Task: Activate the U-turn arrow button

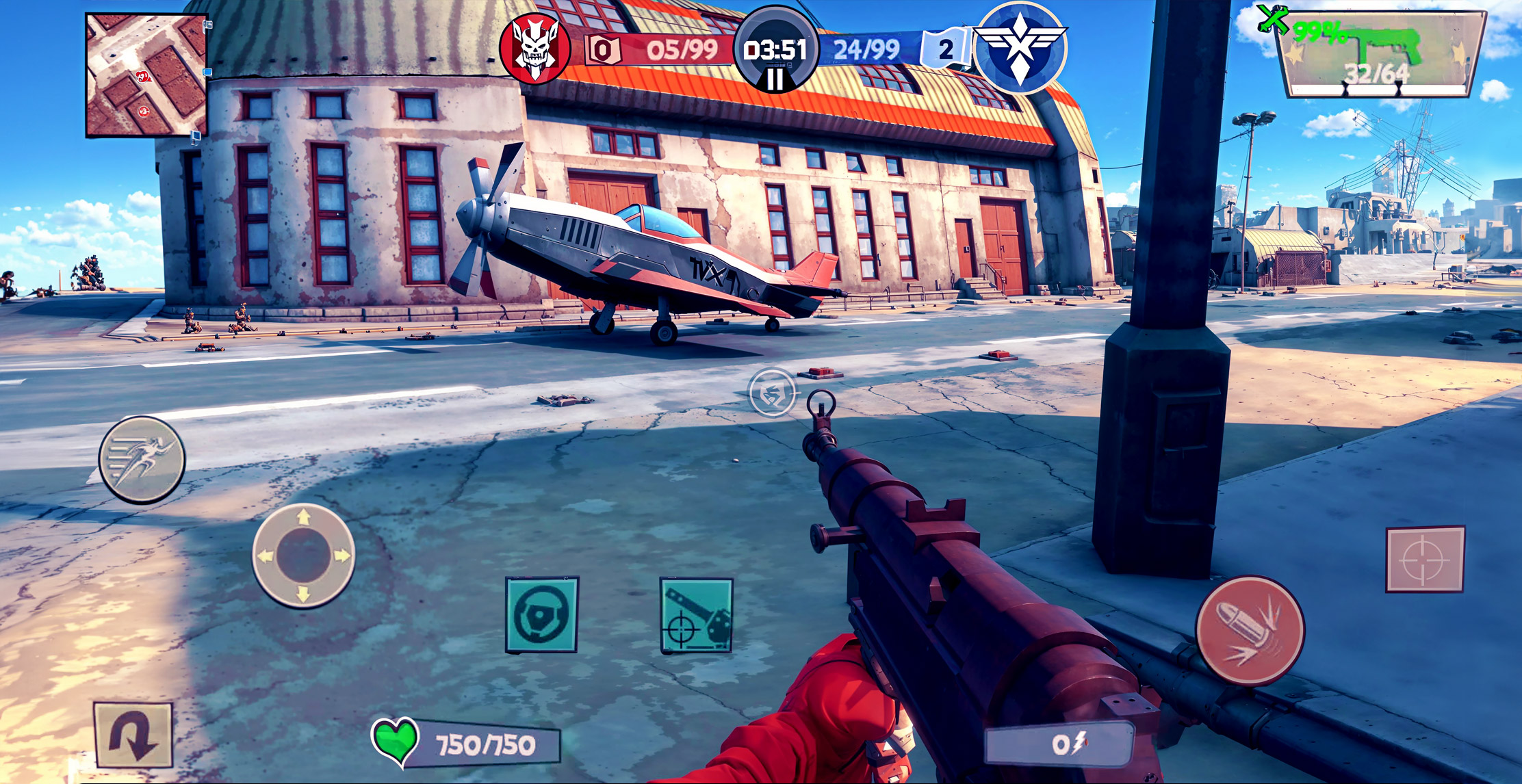Action: pos(133,734)
